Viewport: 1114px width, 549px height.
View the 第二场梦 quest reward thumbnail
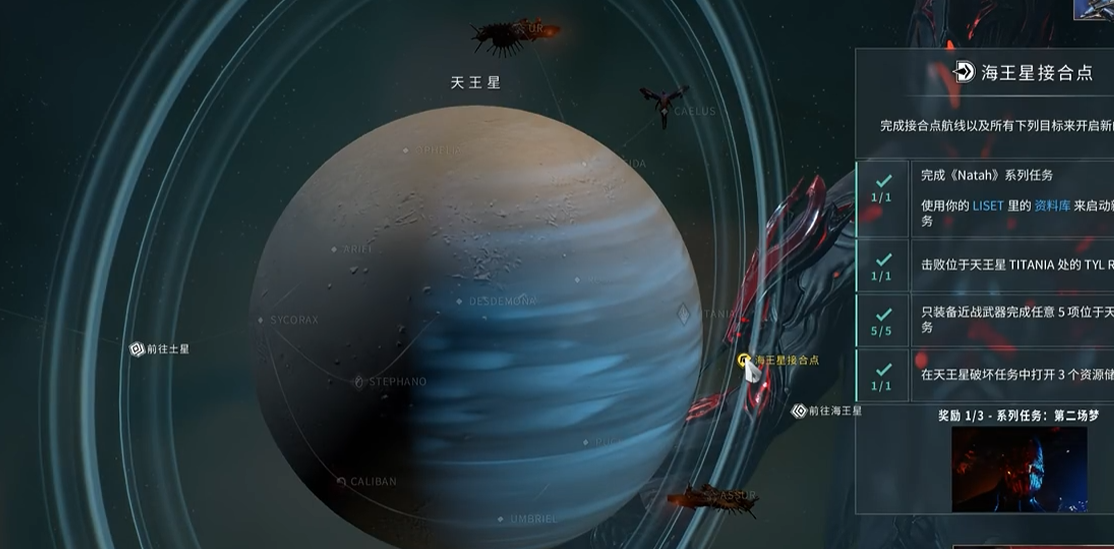click(x=1019, y=469)
